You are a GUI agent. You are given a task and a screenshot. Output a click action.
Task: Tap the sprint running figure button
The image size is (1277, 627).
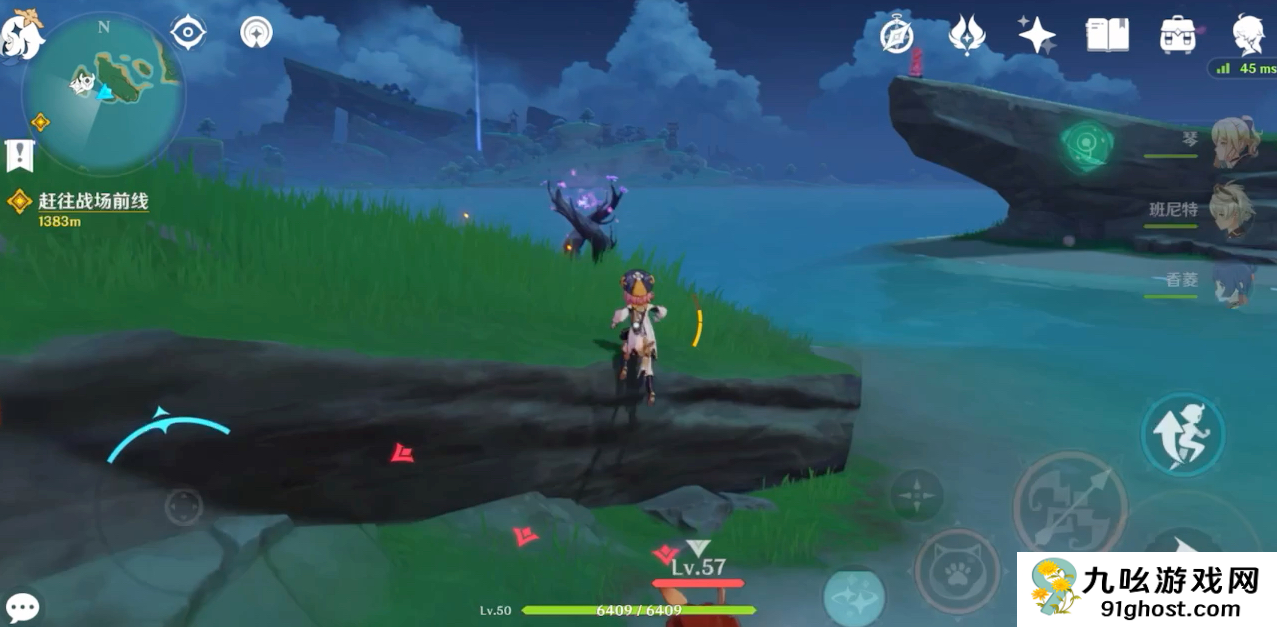(x=1183, y=434)
